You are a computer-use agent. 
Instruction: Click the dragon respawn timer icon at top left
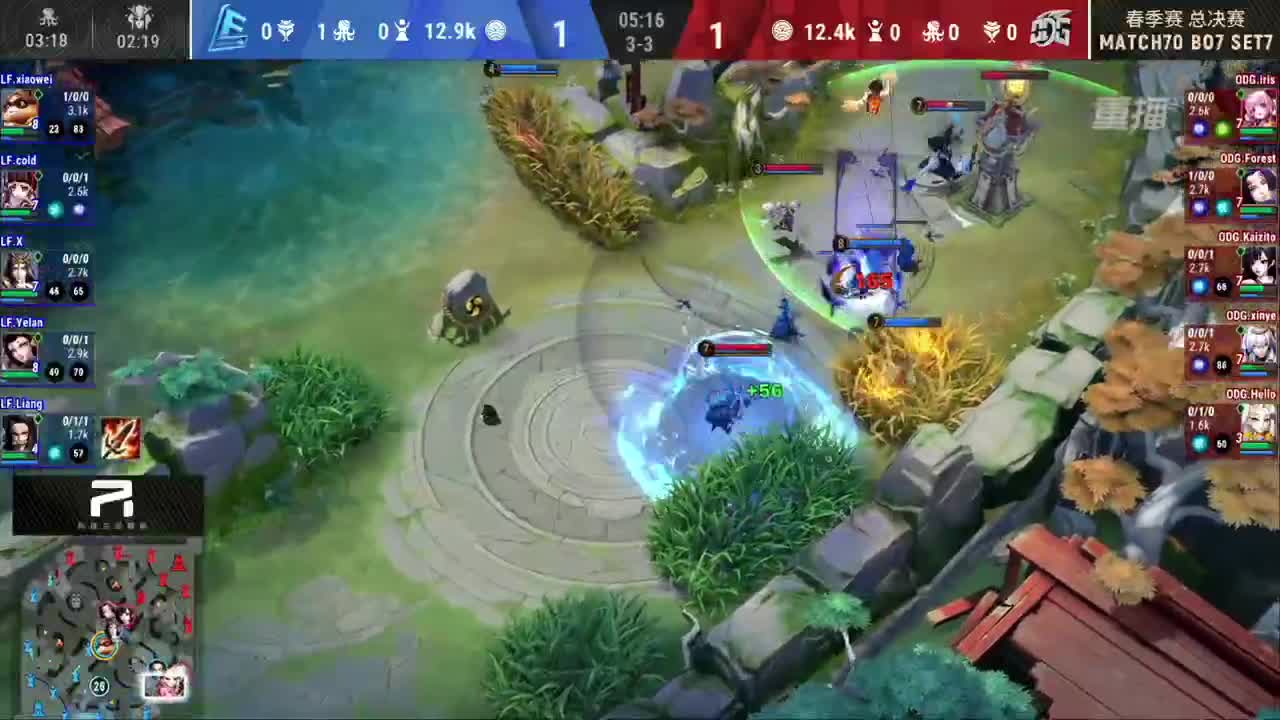(x=46, y=17)
